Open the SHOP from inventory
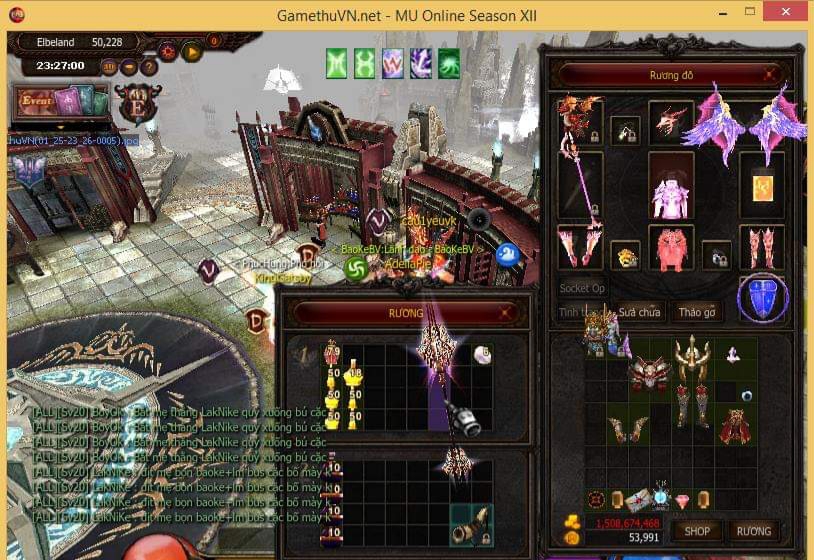This screenshot has width=814, height=560. point(696,530)
